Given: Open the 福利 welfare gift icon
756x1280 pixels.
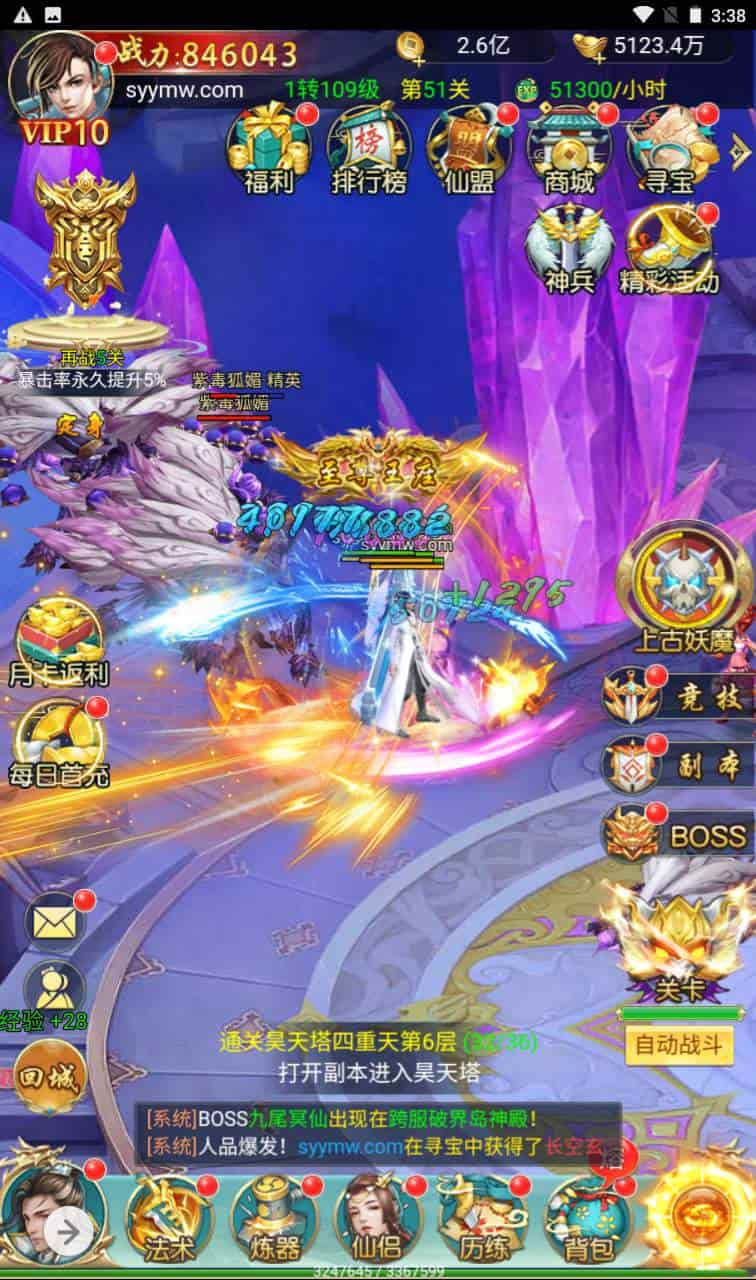Looking at the screenshot, I should 268,150.
